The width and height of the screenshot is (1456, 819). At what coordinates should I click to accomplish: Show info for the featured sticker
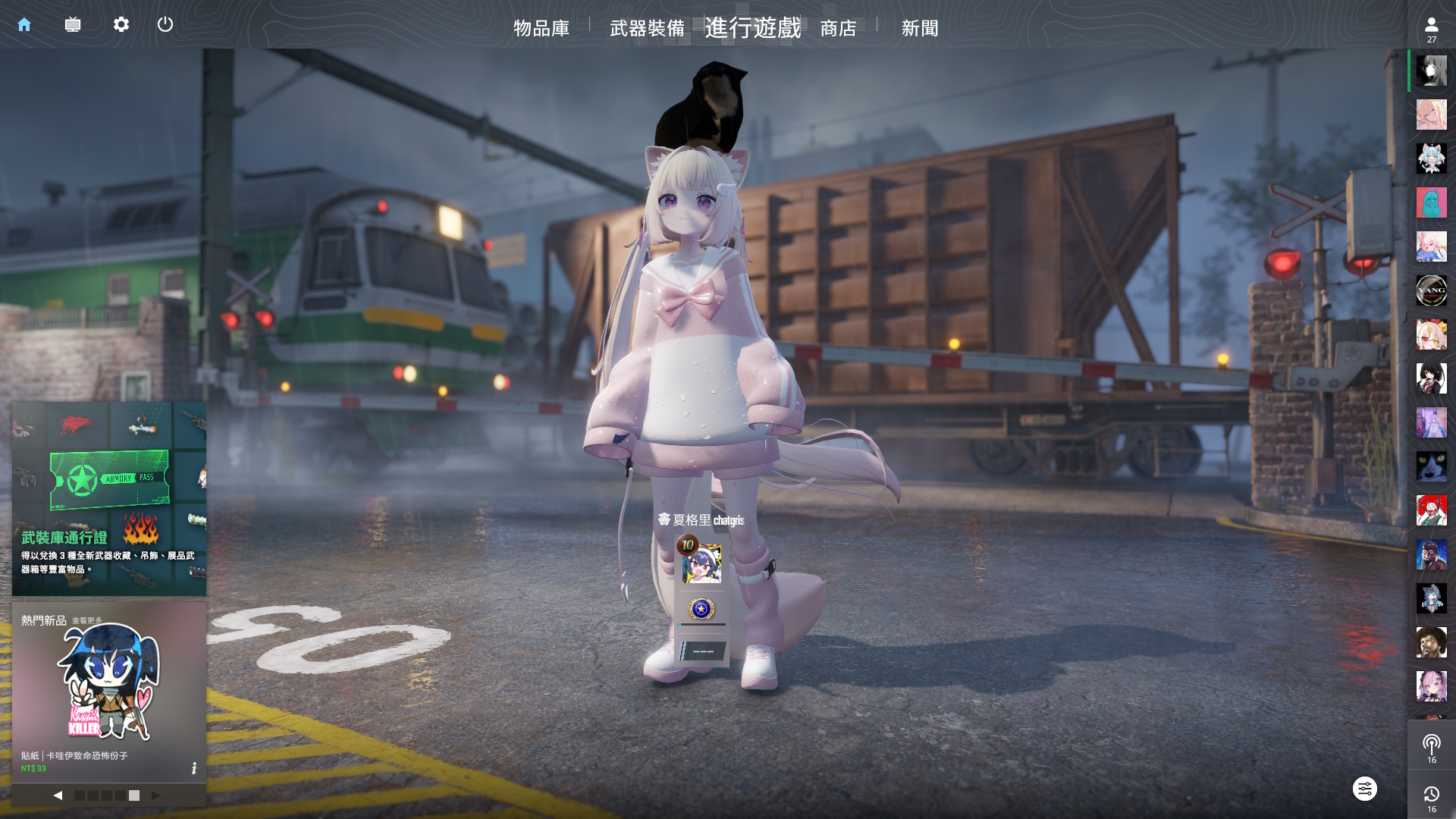click(x=194, y=768)
